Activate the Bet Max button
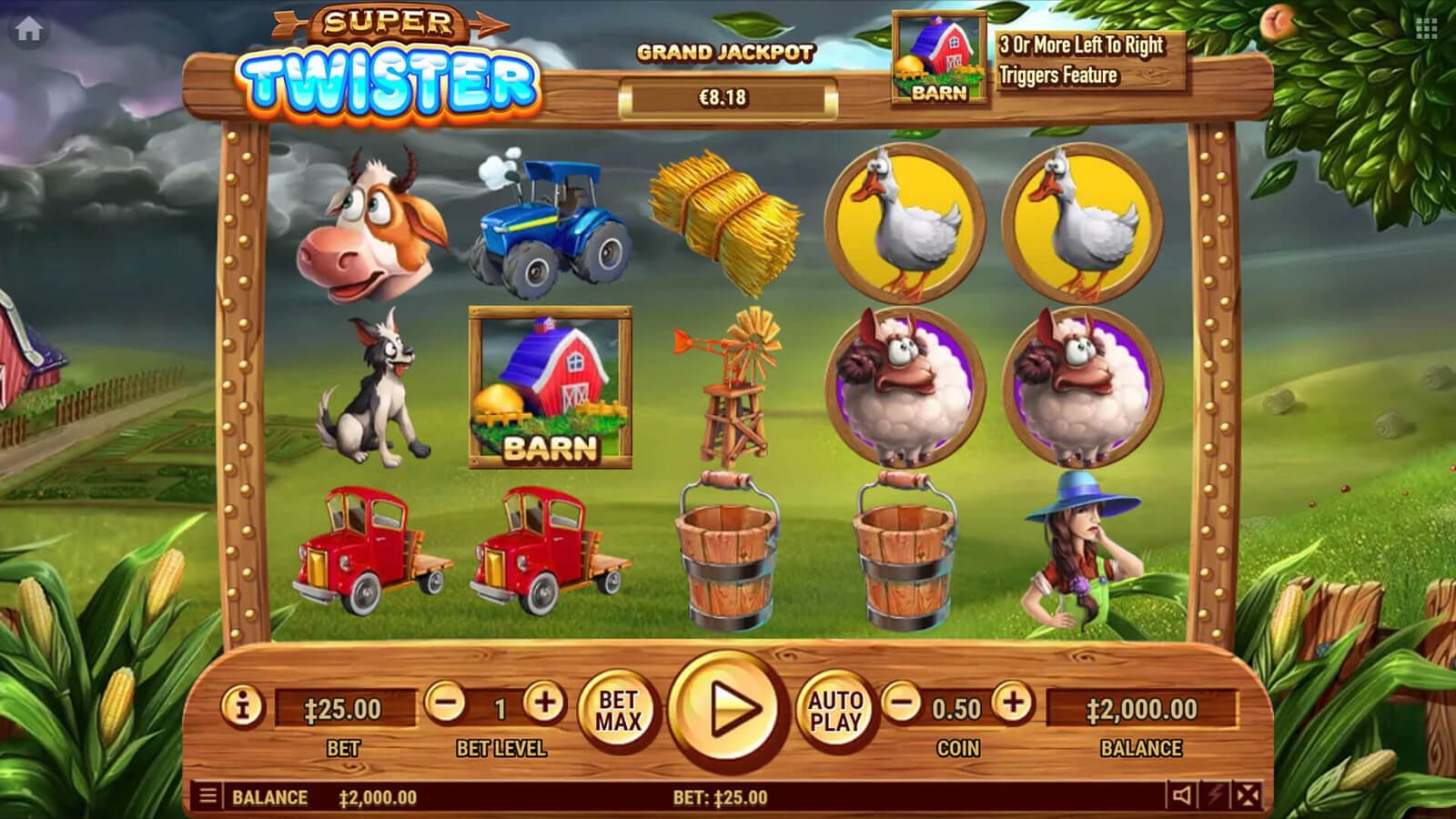The image size is (1456, 819). 618,711
